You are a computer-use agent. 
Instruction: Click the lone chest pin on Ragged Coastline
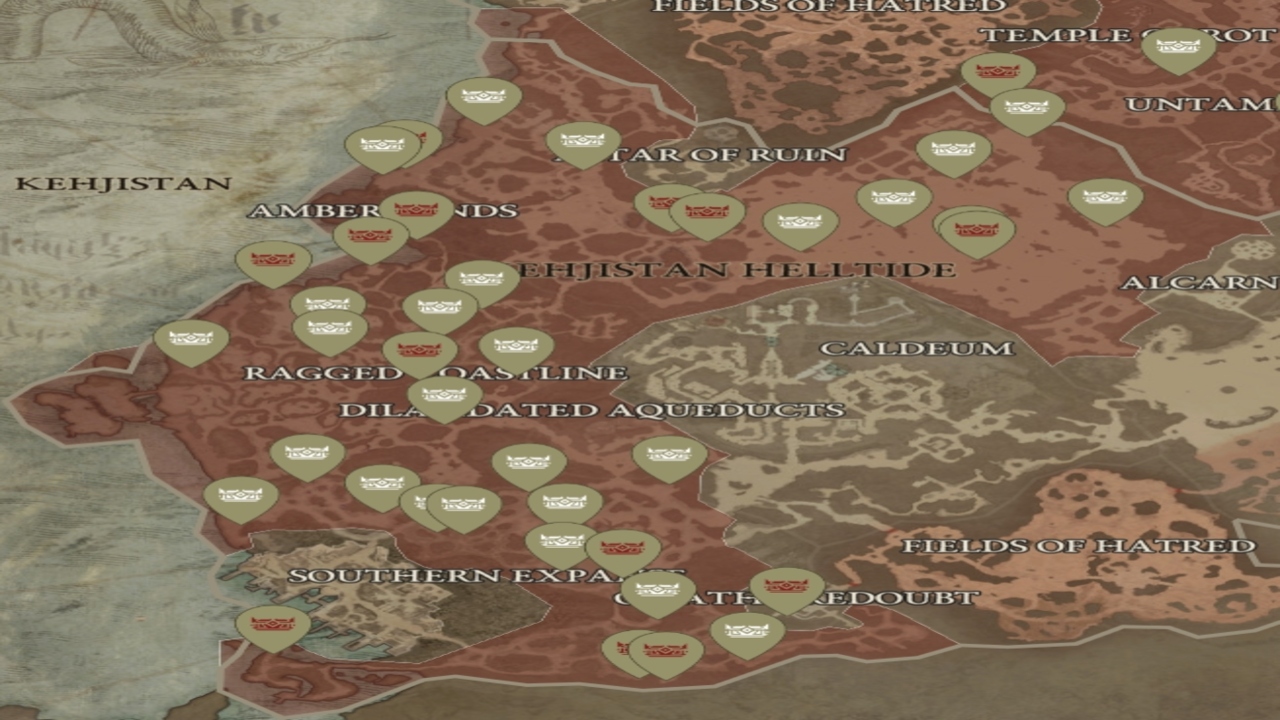point(190,339)
